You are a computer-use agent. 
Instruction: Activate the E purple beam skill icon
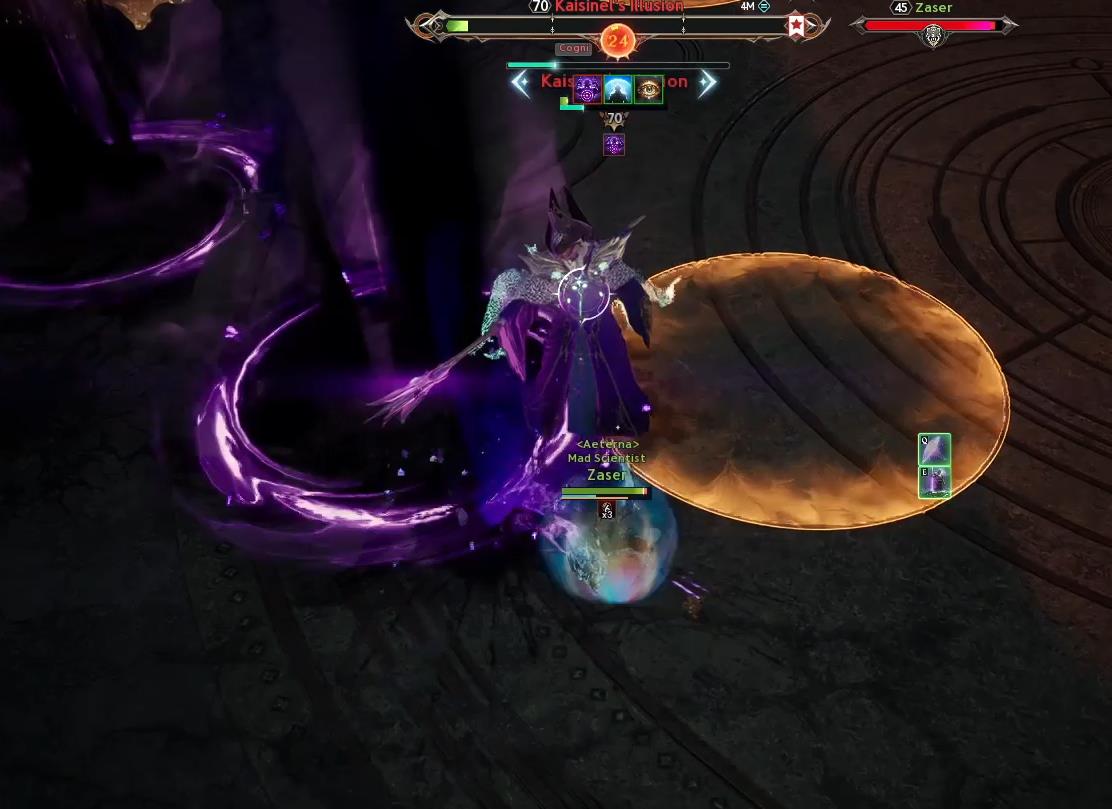point(934,481)
